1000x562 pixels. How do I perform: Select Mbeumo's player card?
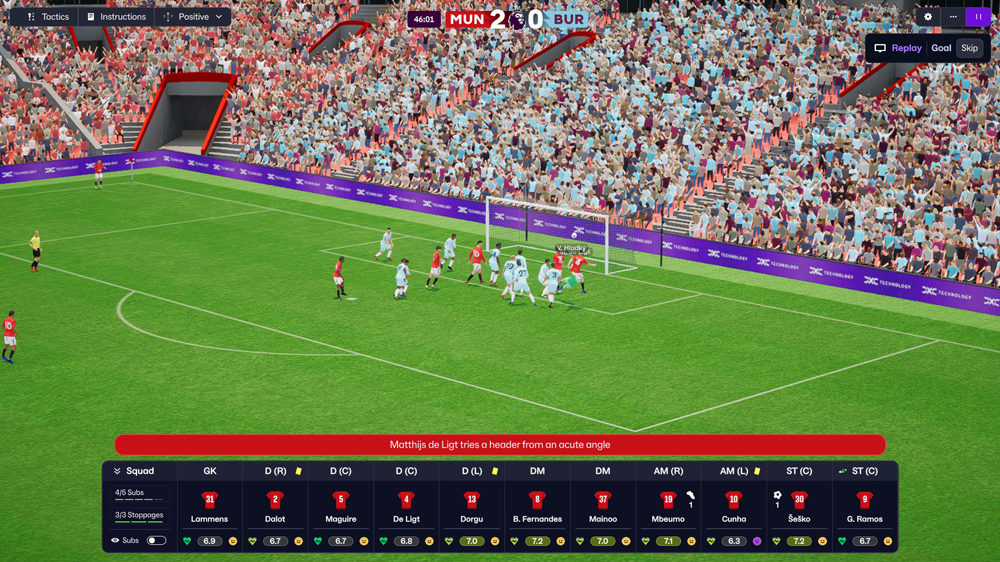pos(668,505)
